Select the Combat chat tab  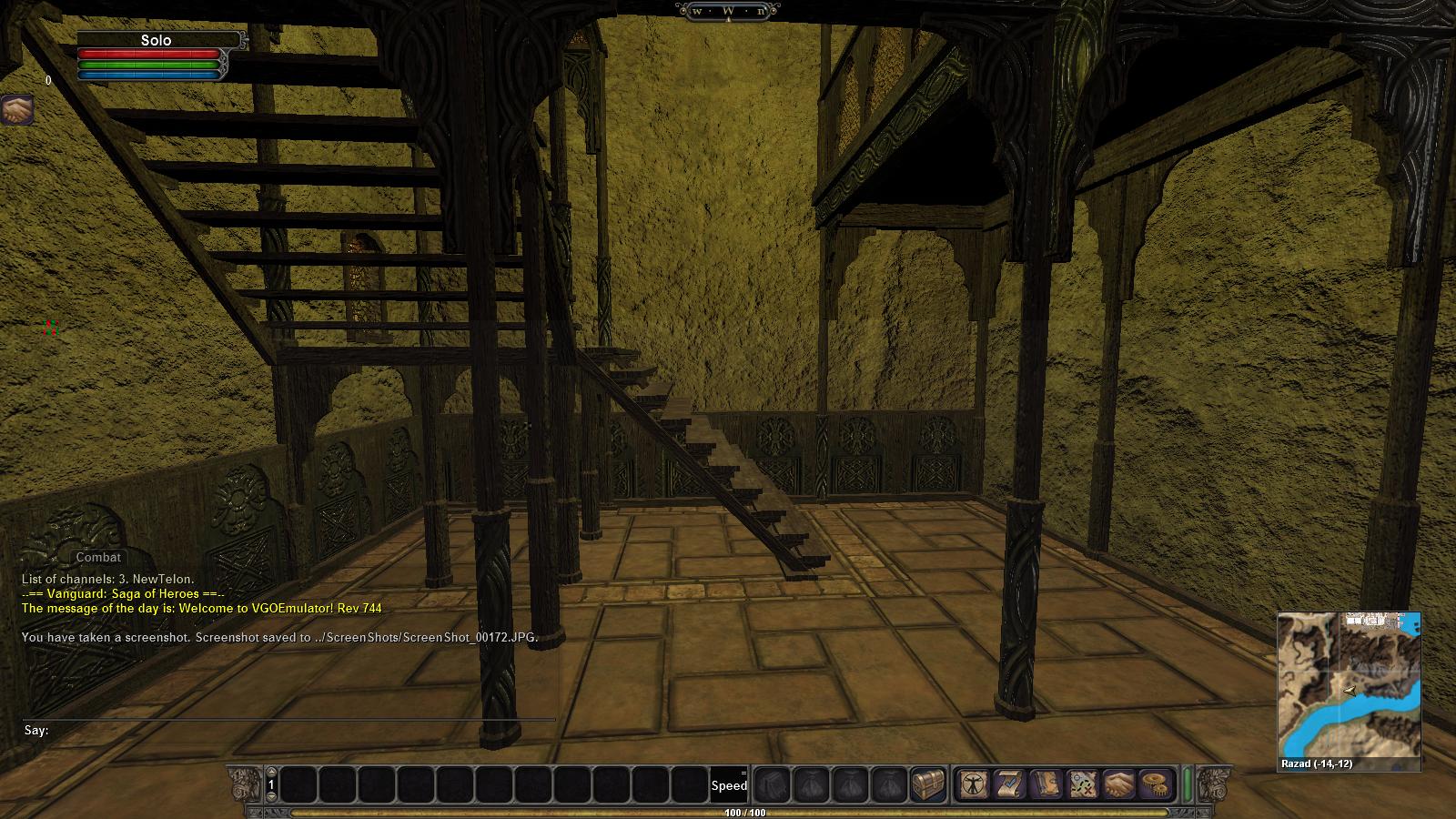[98, 557]
